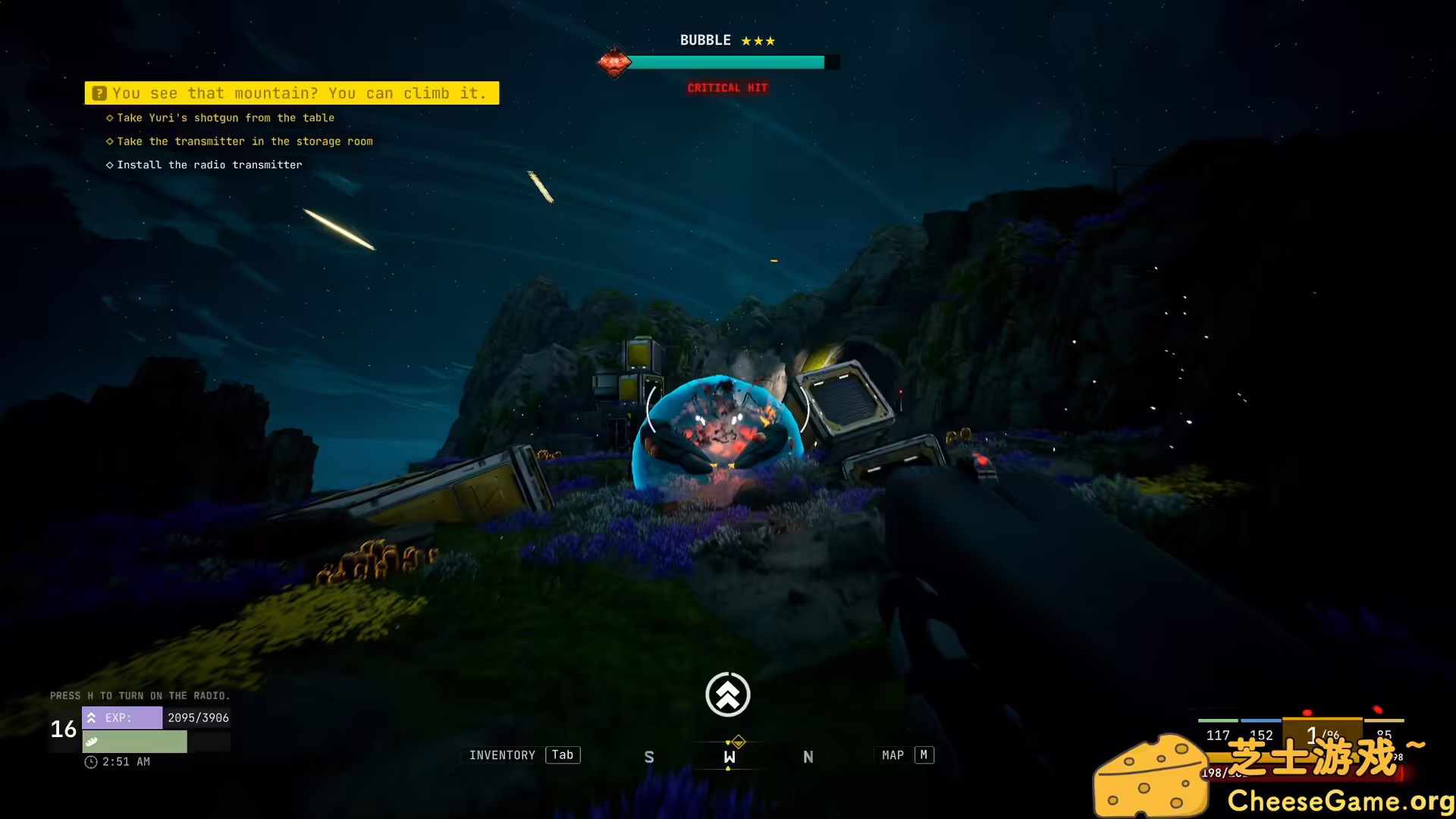Toggle the objective marker for Take the transmitter
Viewport: 1456px width, 819px height.
coord(108,141)
